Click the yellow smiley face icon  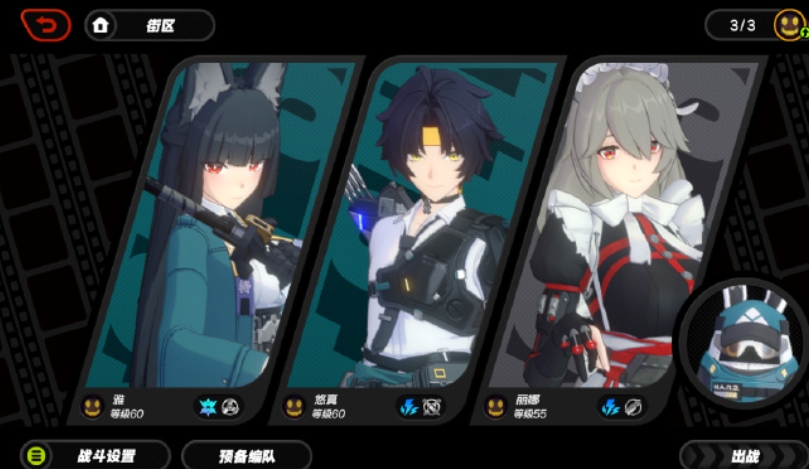tap(789, 25)
